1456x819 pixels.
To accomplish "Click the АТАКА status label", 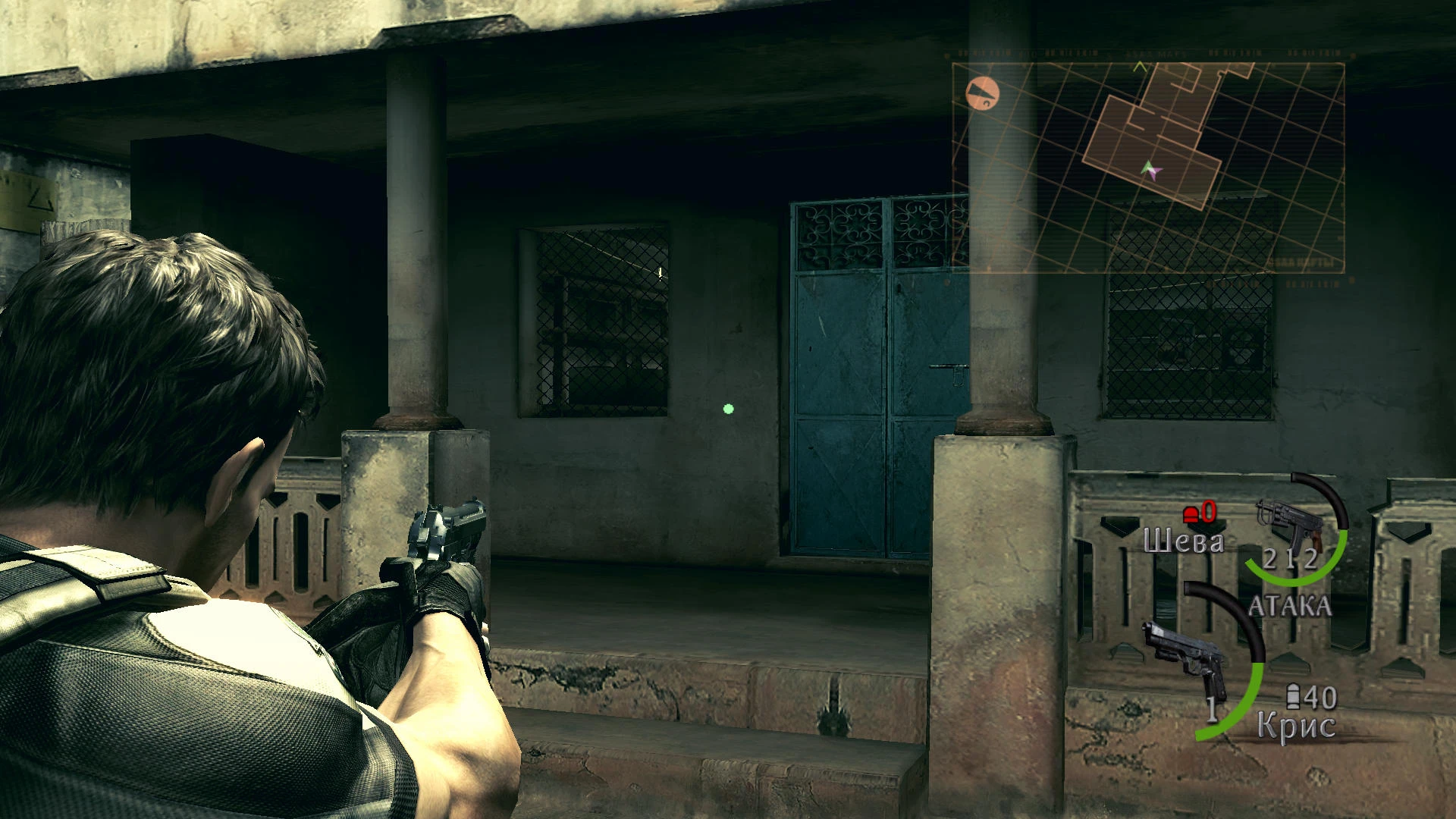I will tap(1290, 604).
